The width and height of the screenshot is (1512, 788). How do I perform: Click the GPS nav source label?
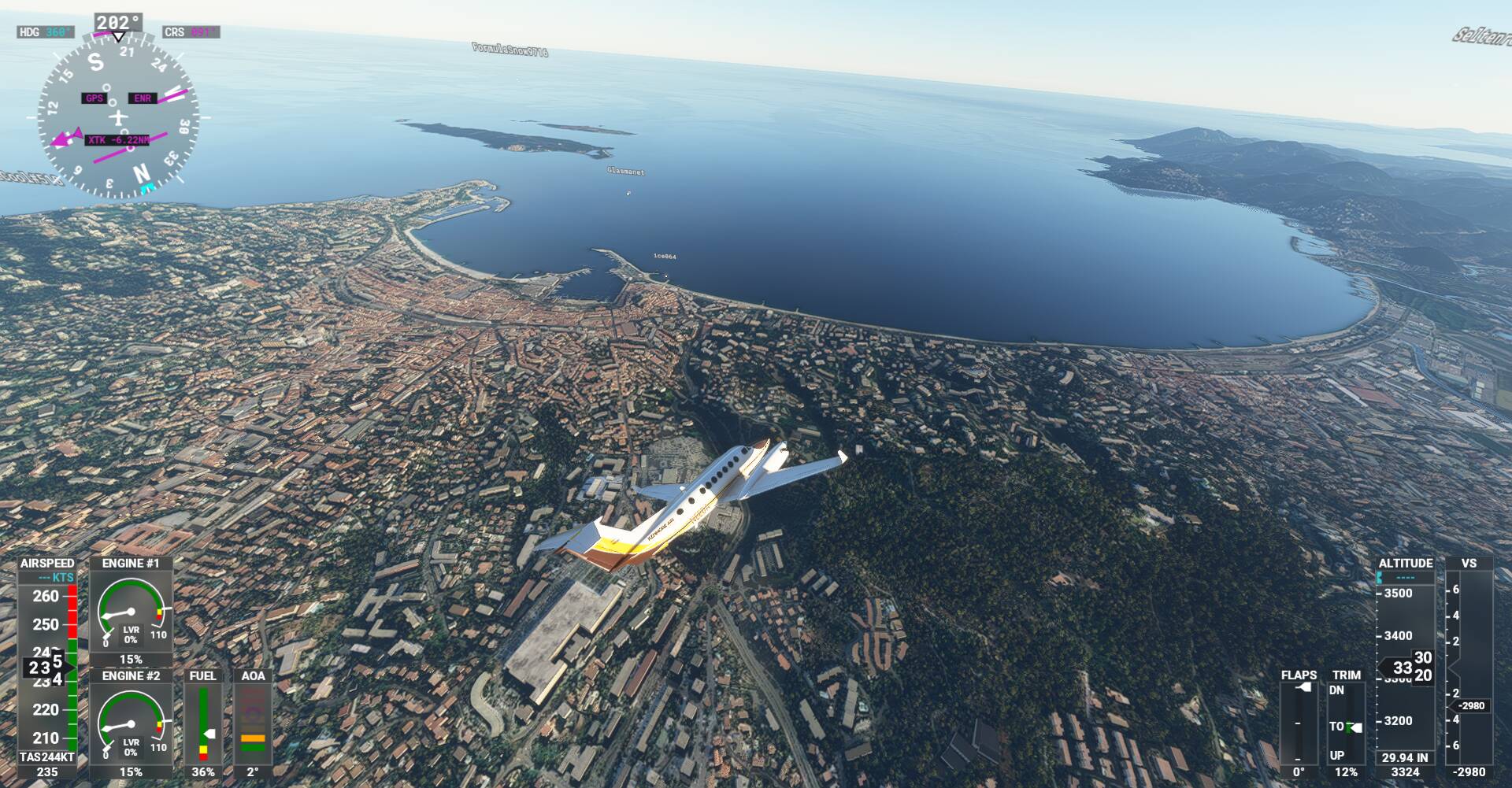click(94, 98)
